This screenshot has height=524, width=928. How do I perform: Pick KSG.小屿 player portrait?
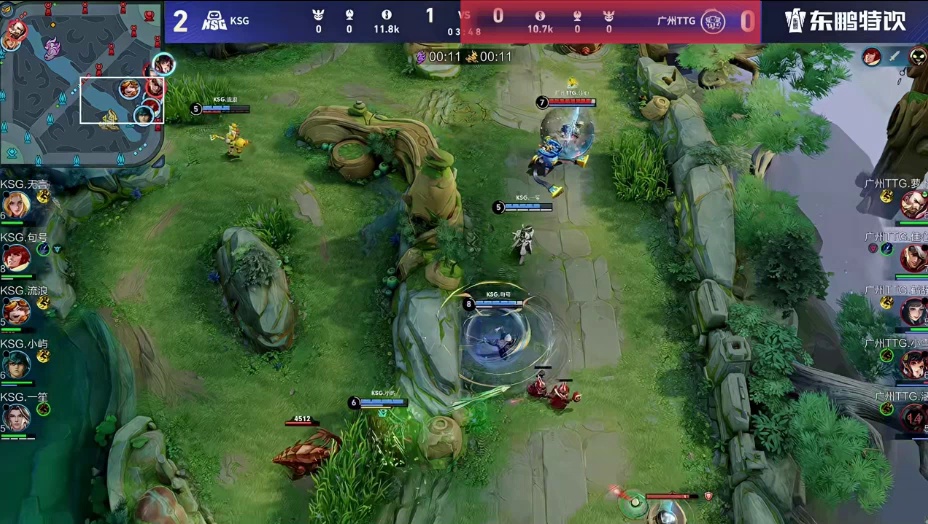tap(15, 364)
